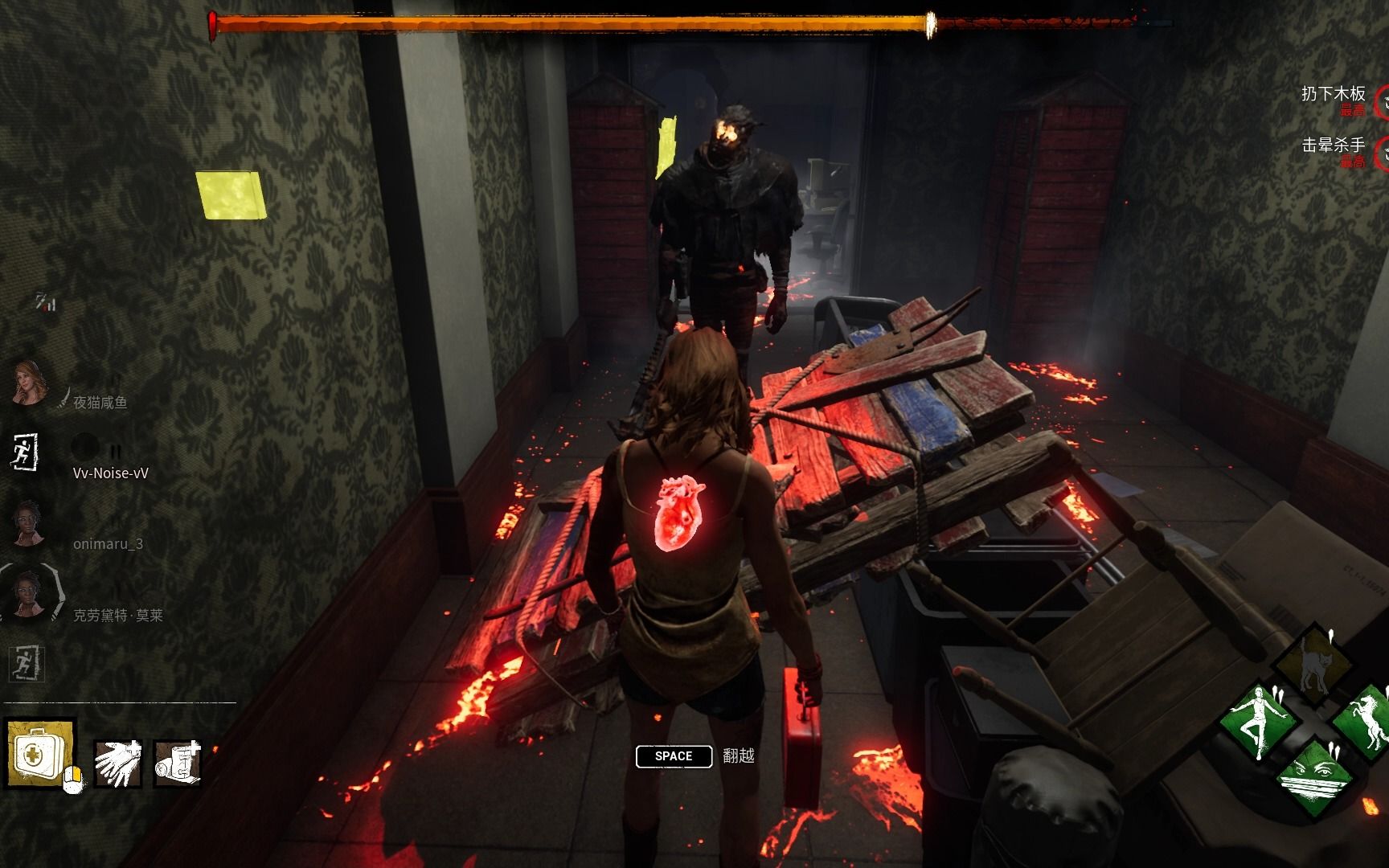This screenshot has width=1389, height=868.
Task: Click the escaped status icon above Vv-Noise-vV
Action: coord(25,452)
